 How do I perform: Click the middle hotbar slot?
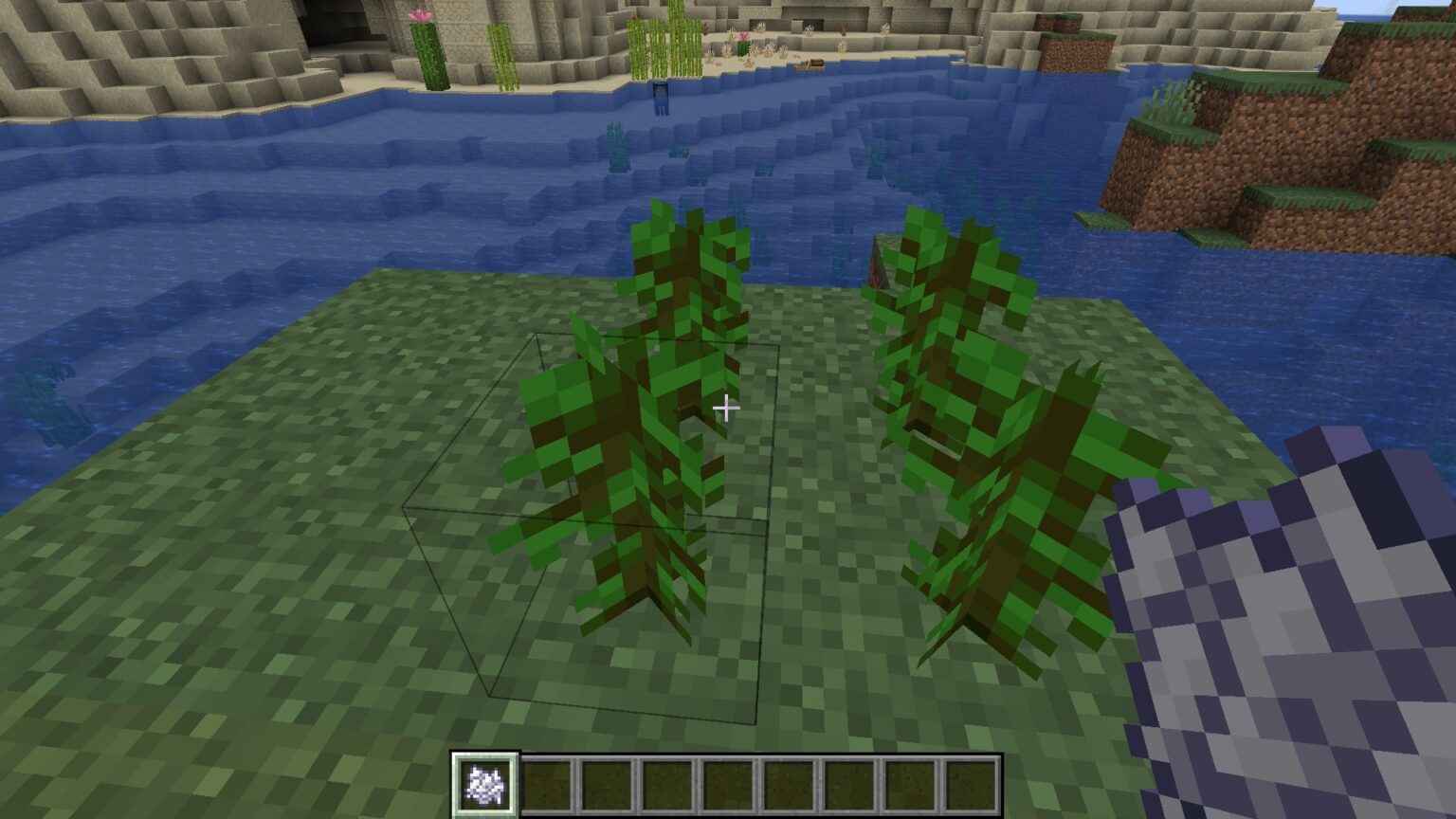(x=726, y=784)
